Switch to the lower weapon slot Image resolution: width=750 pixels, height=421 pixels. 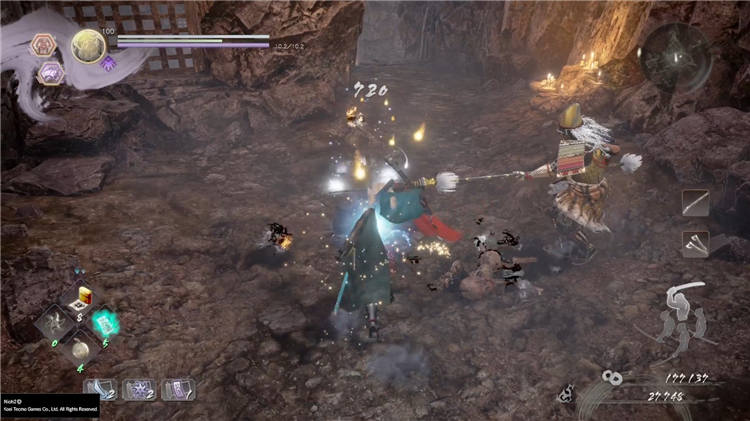695,243
